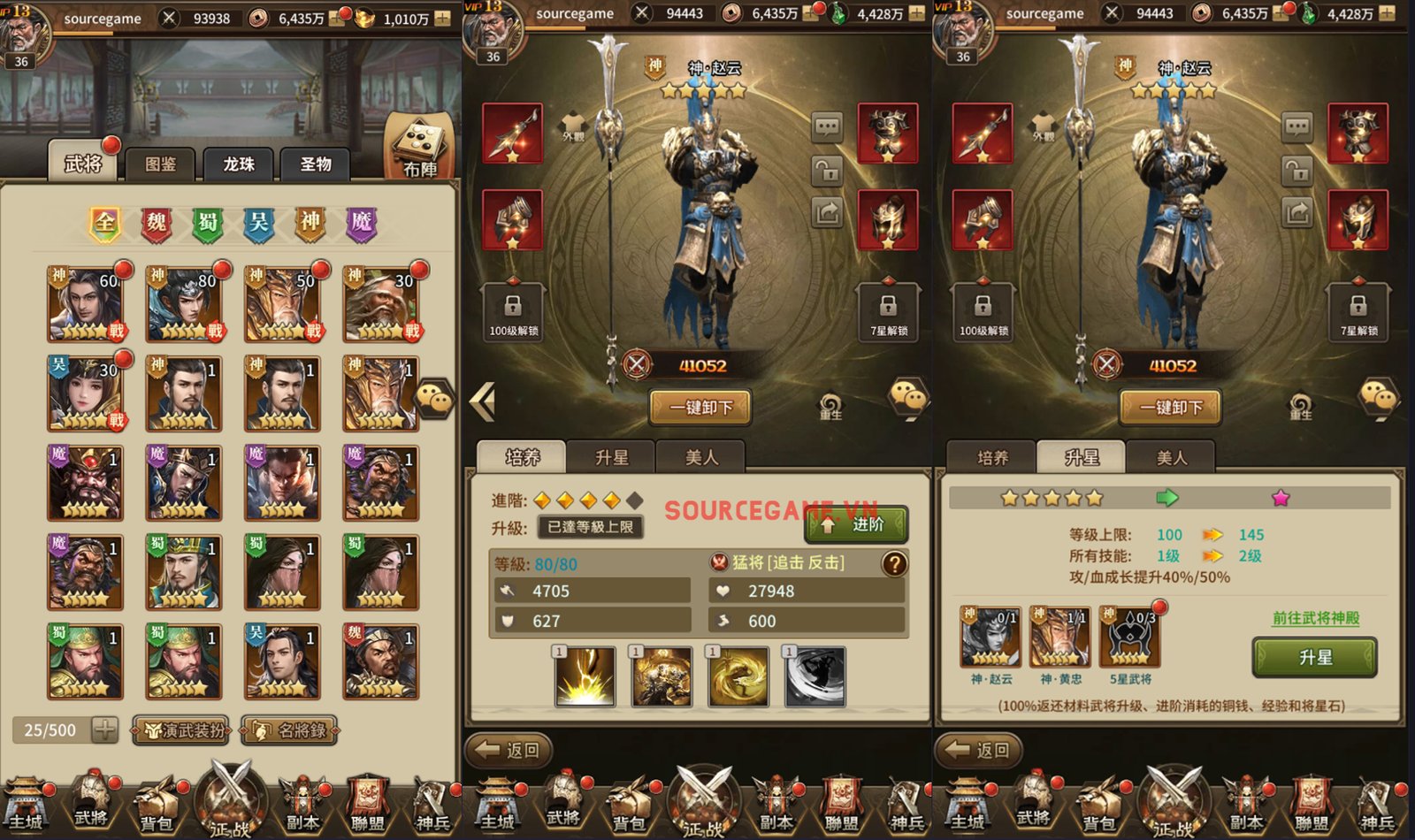Select the yellow lightning skill icon
The width and height of the screenshot is (1415, 840).
pyautogui.click(x=585, y=677)
